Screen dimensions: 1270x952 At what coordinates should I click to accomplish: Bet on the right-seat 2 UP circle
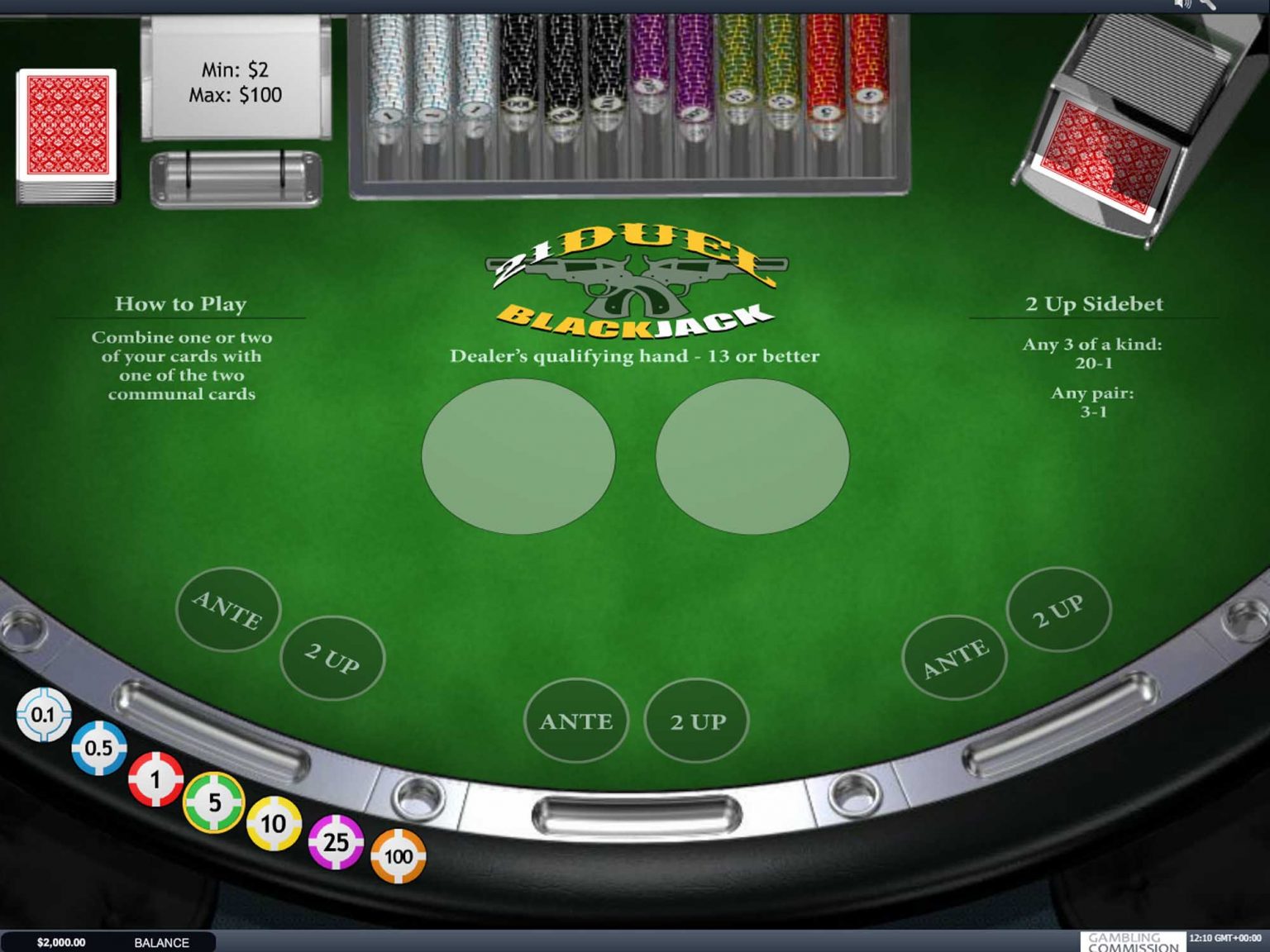(x=1058, y=609)
